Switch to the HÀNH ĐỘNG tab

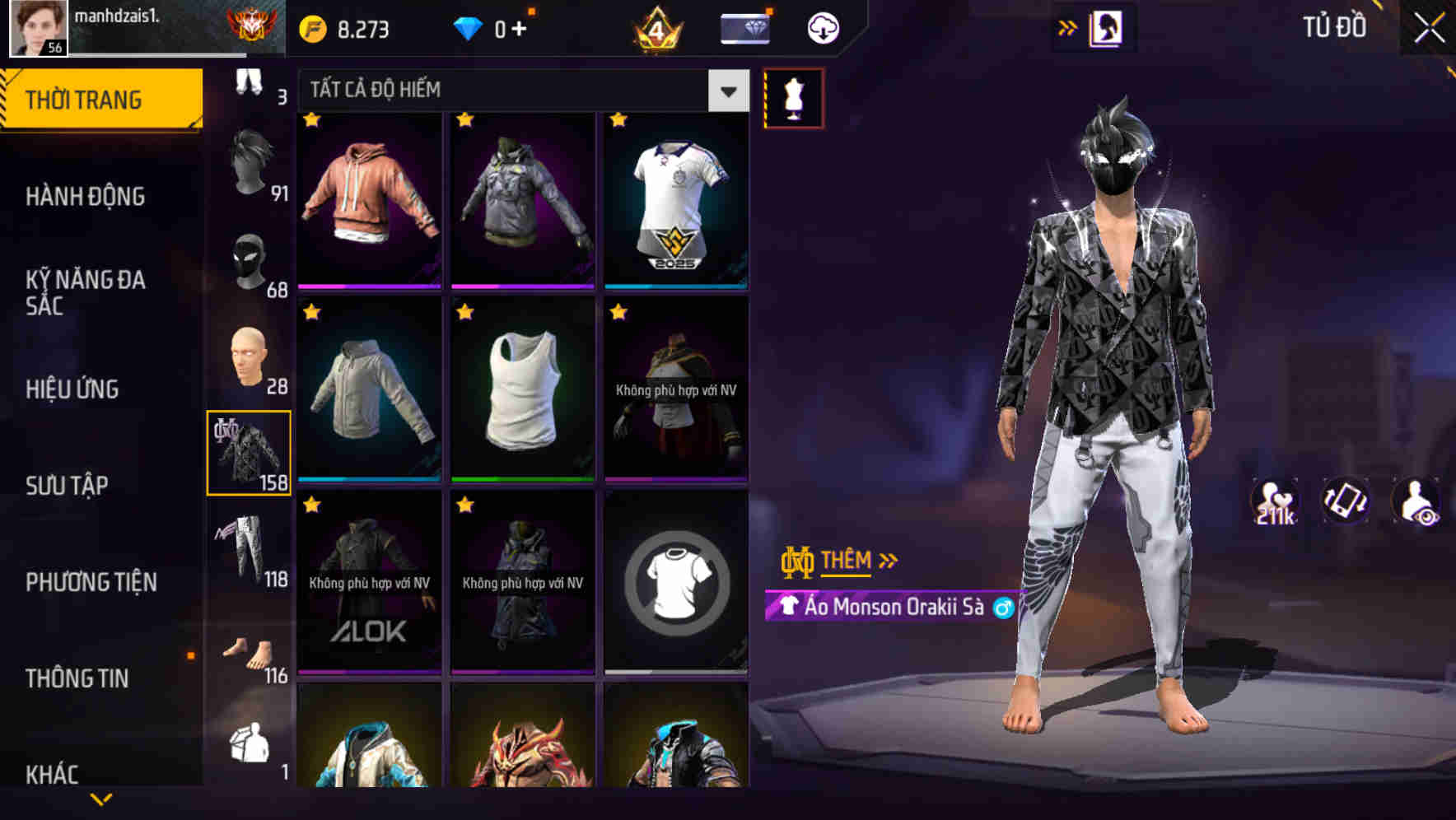click(x=87, y=196)
